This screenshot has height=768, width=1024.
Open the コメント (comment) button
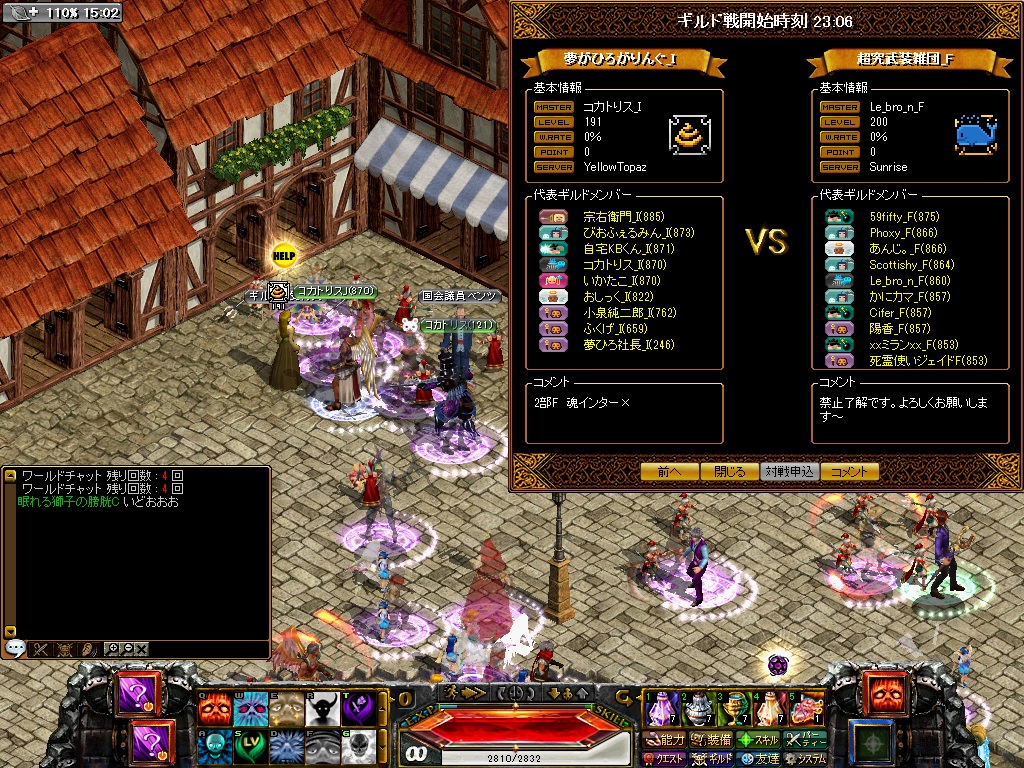(850, 471)
